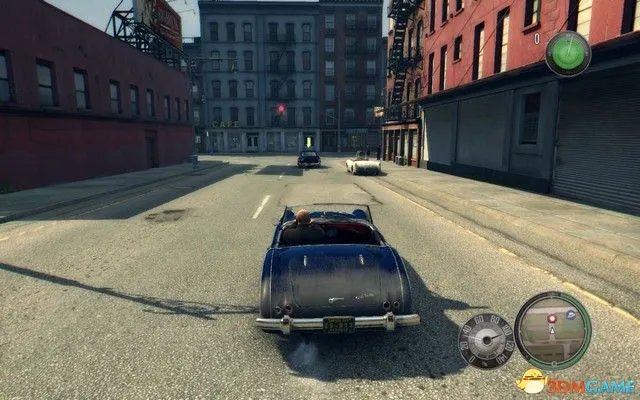Click the round green gauge
Image resolution: width=640 pixels, height=400 pixels.
(x=567, y=52)
